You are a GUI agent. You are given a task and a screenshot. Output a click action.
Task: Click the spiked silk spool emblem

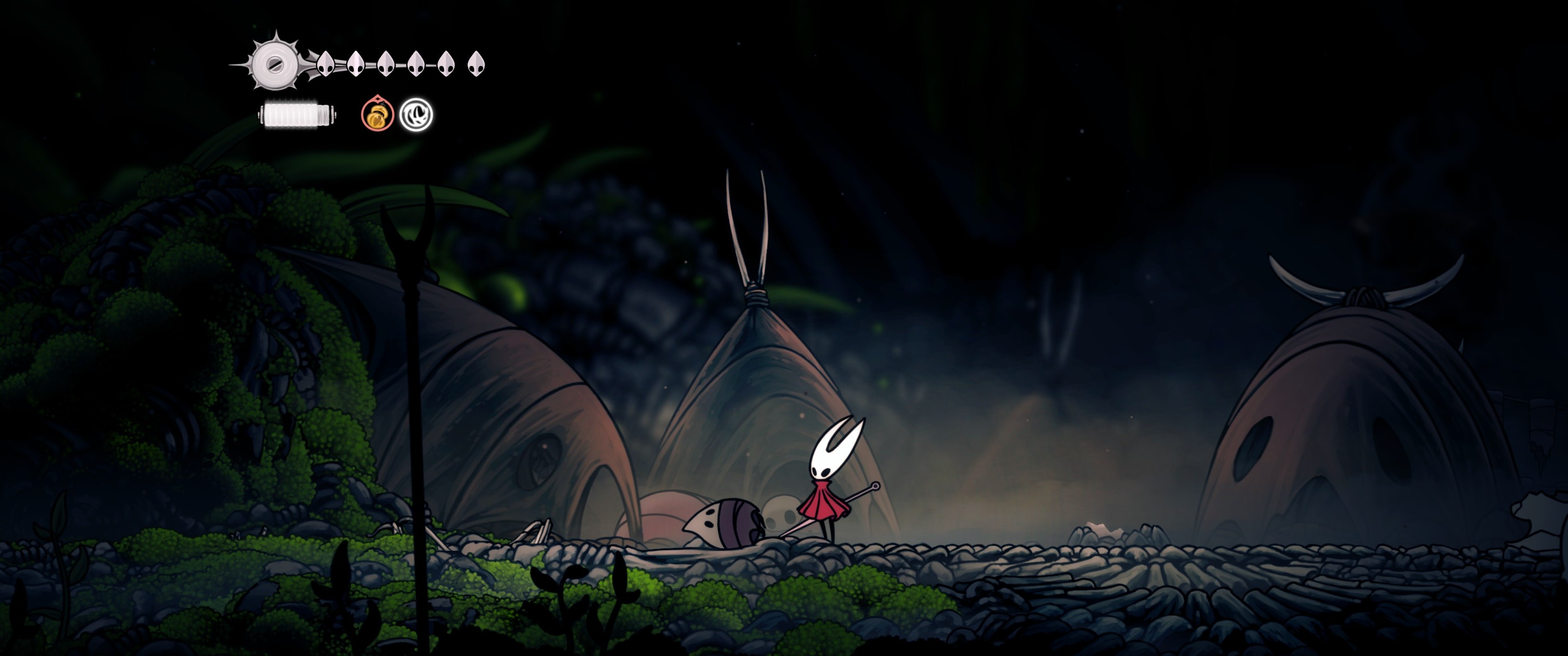coord(274,62)
